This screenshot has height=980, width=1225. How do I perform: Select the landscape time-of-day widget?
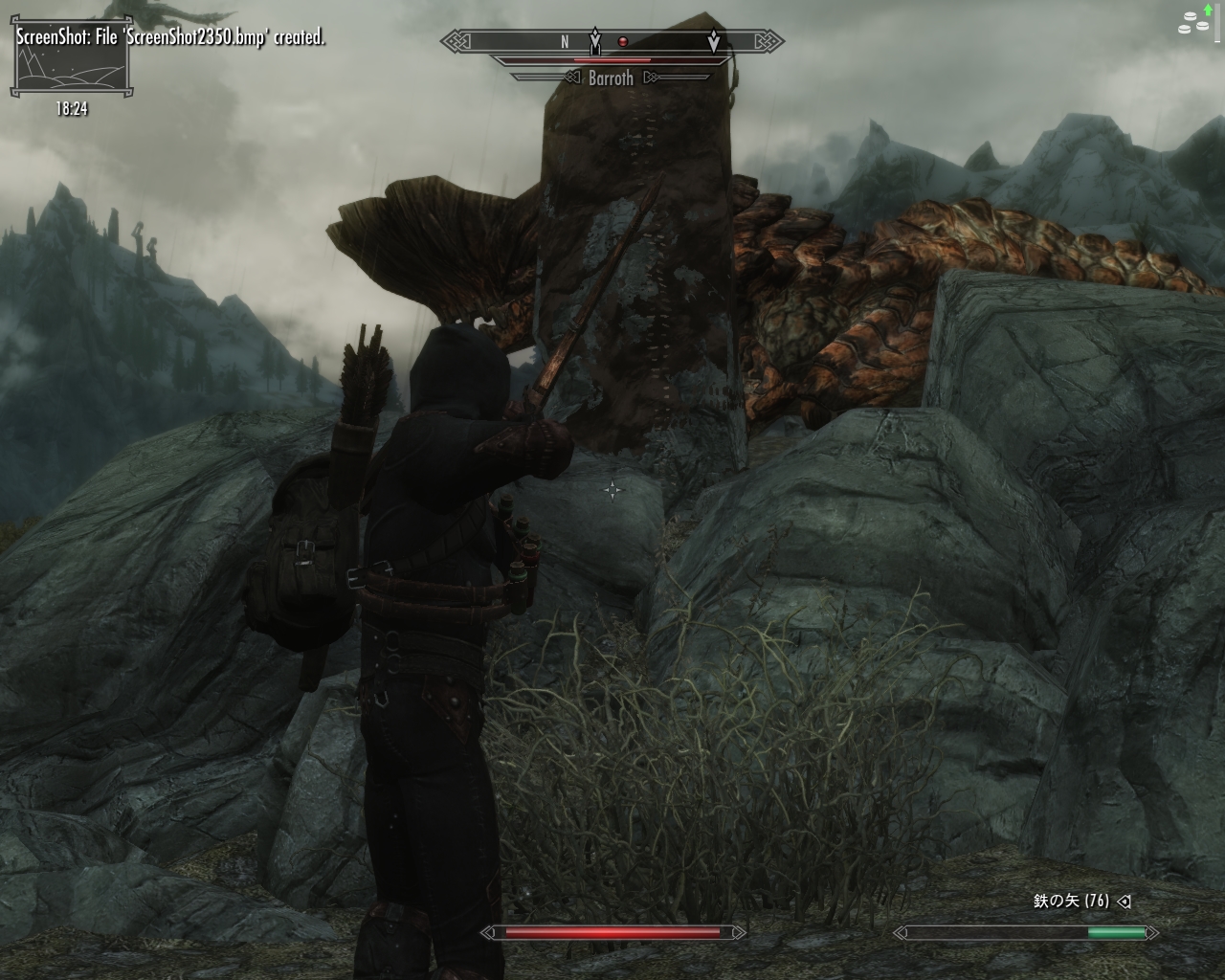click(70, 70)
